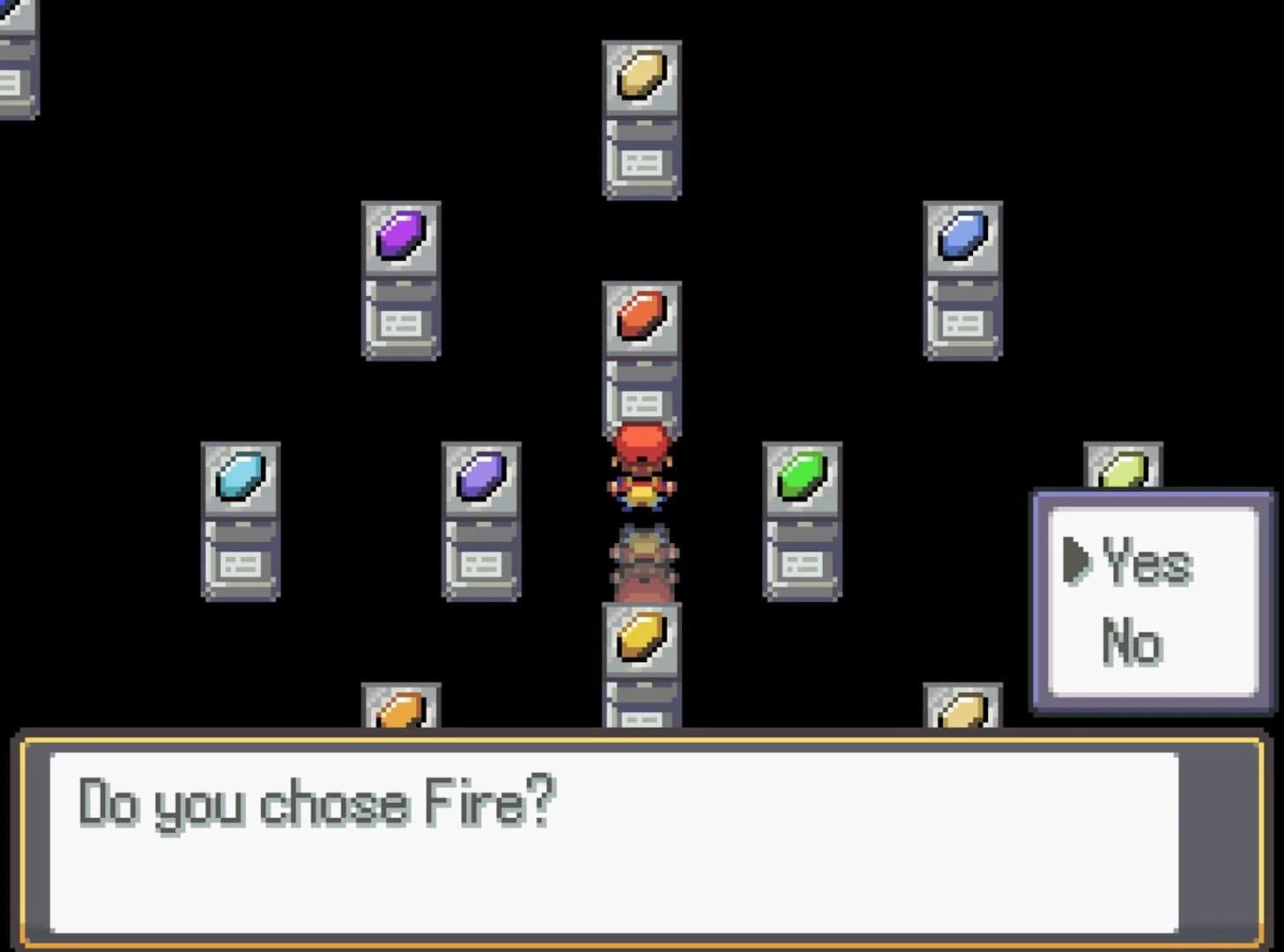Viewport: 1284px width, 952px height.
Task: Select the blue gem in the upper right
Action: tap(963, 235)
